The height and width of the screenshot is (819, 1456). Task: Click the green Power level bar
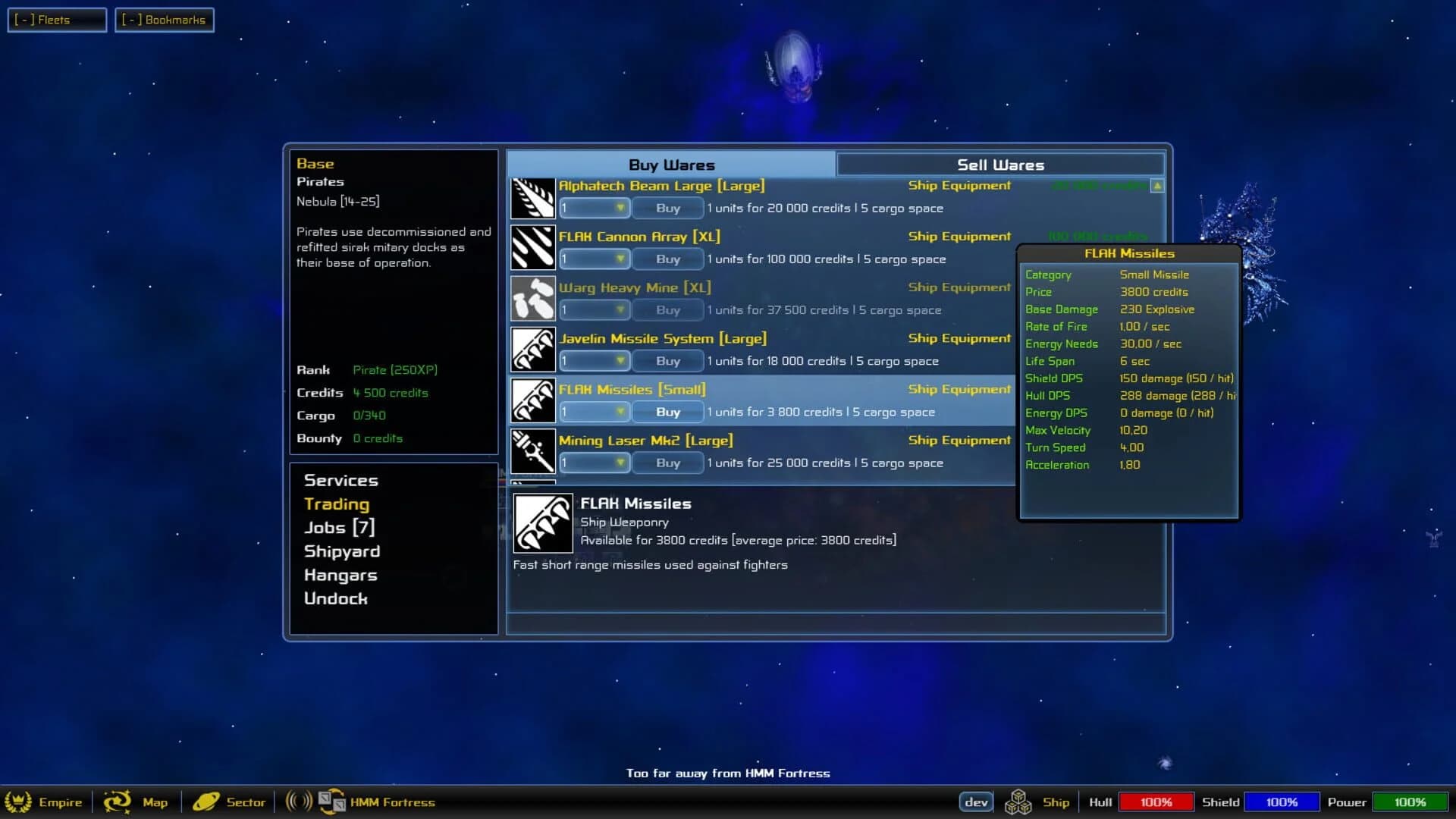pyautogui.click(x=1410, y=801)
